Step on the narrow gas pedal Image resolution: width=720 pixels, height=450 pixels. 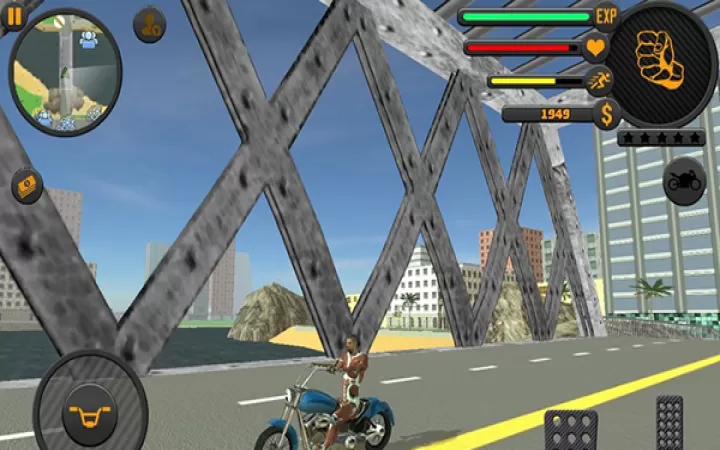(x=669, y=423)
